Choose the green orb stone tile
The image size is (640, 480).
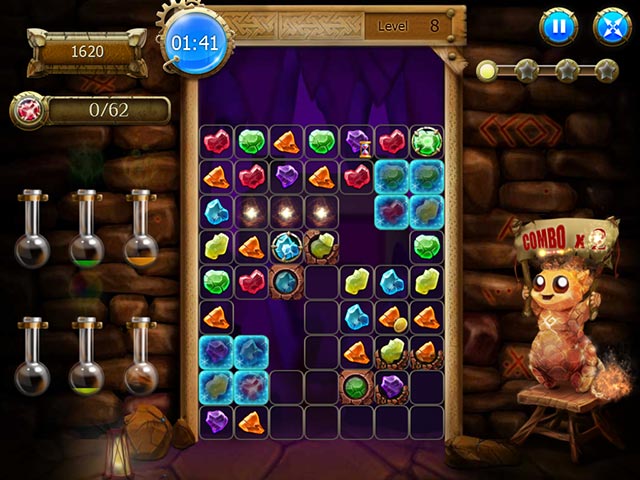pyautogui.click(x=356, y=385)
